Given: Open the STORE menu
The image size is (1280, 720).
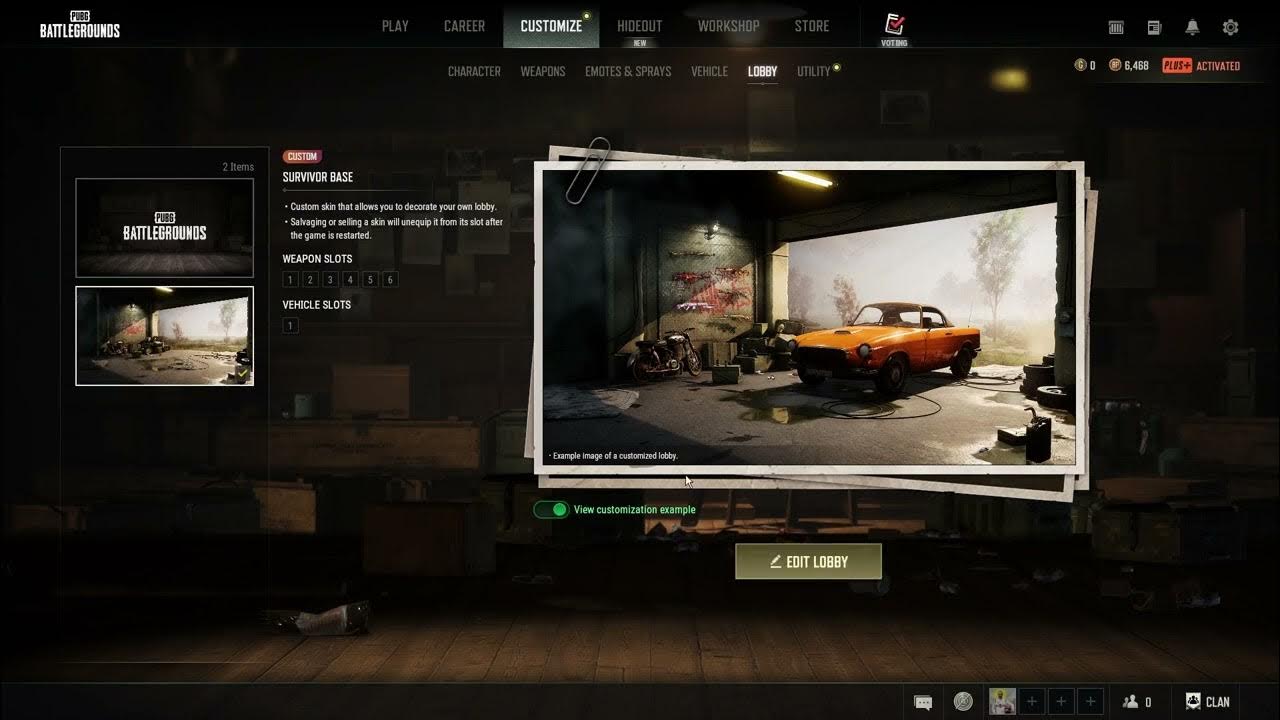Looking at the screenshot, I should [811, 25].
